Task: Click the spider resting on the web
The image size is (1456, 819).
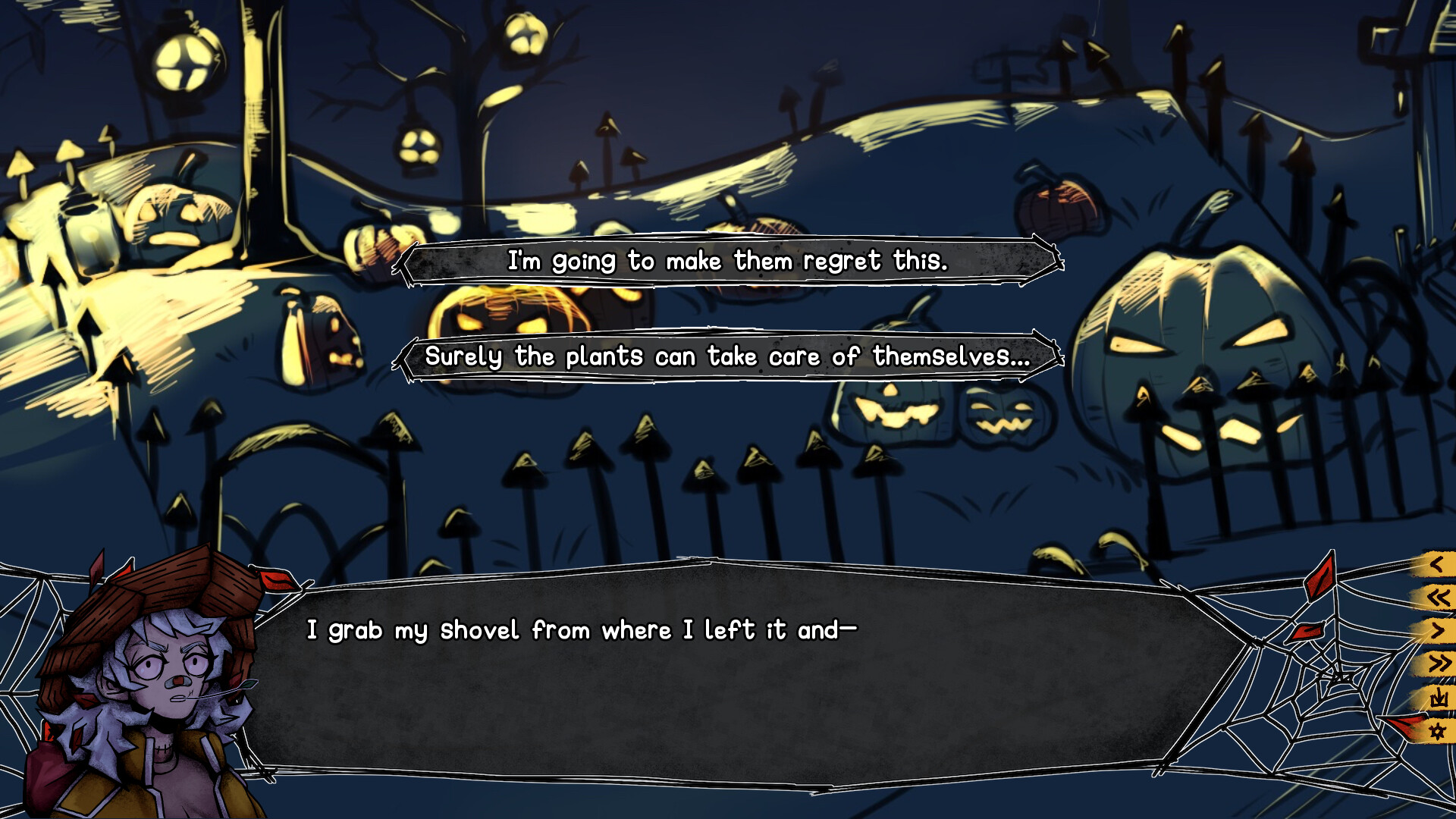Action: 1338,678
